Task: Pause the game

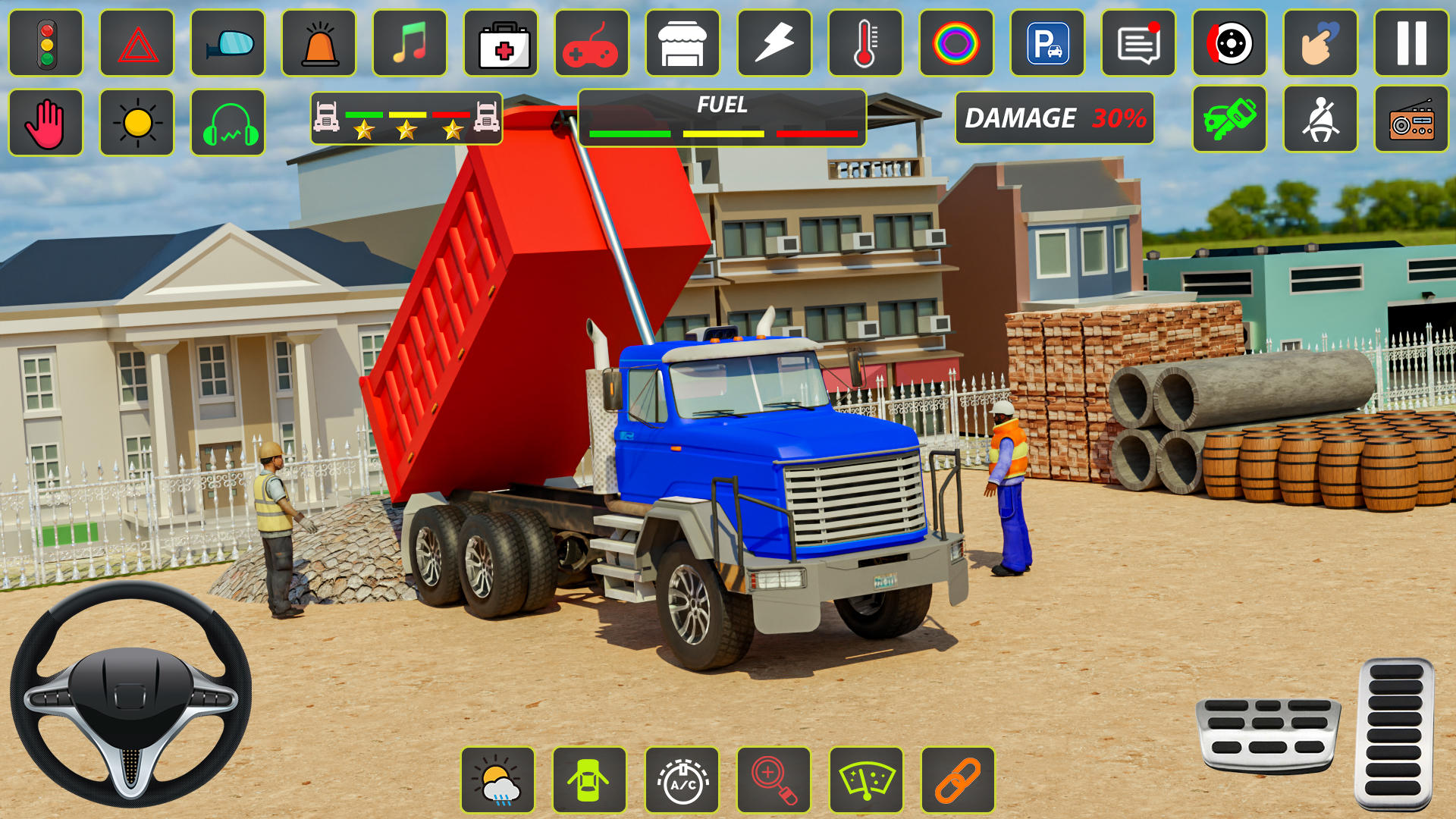Action: (x=1411, y=43)
